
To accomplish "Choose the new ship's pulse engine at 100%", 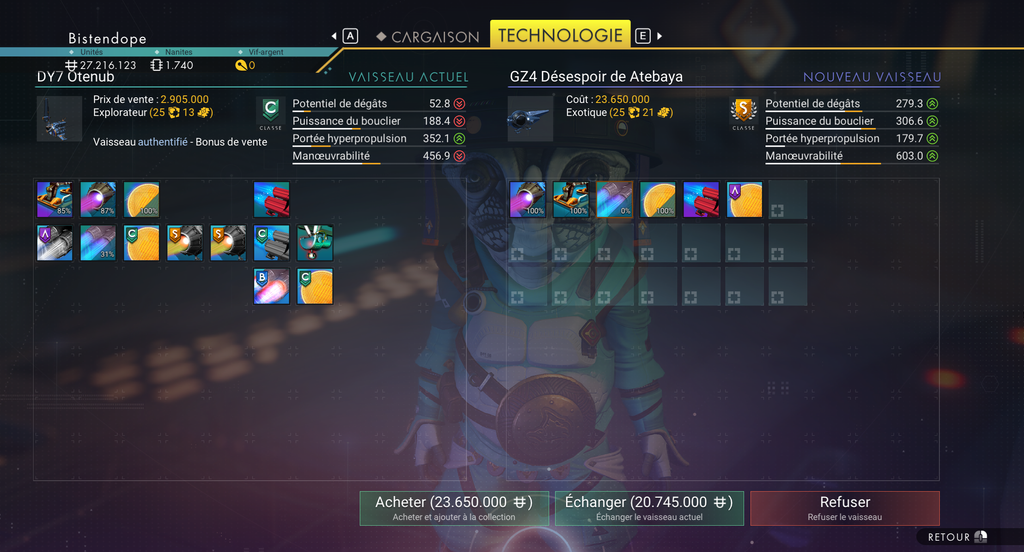I will (527, 199).
